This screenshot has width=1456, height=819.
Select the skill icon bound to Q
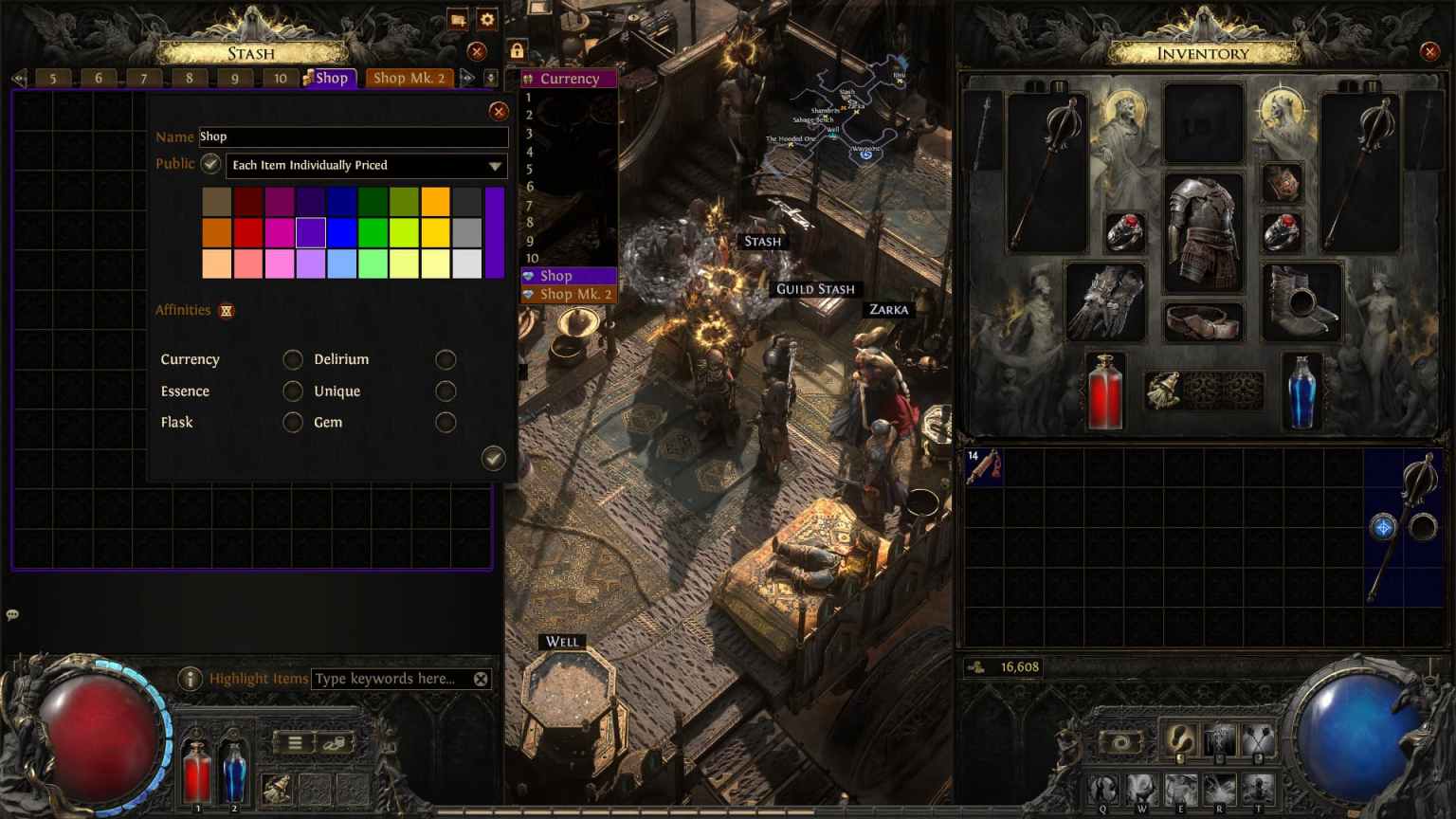(x=1103, y=787)
